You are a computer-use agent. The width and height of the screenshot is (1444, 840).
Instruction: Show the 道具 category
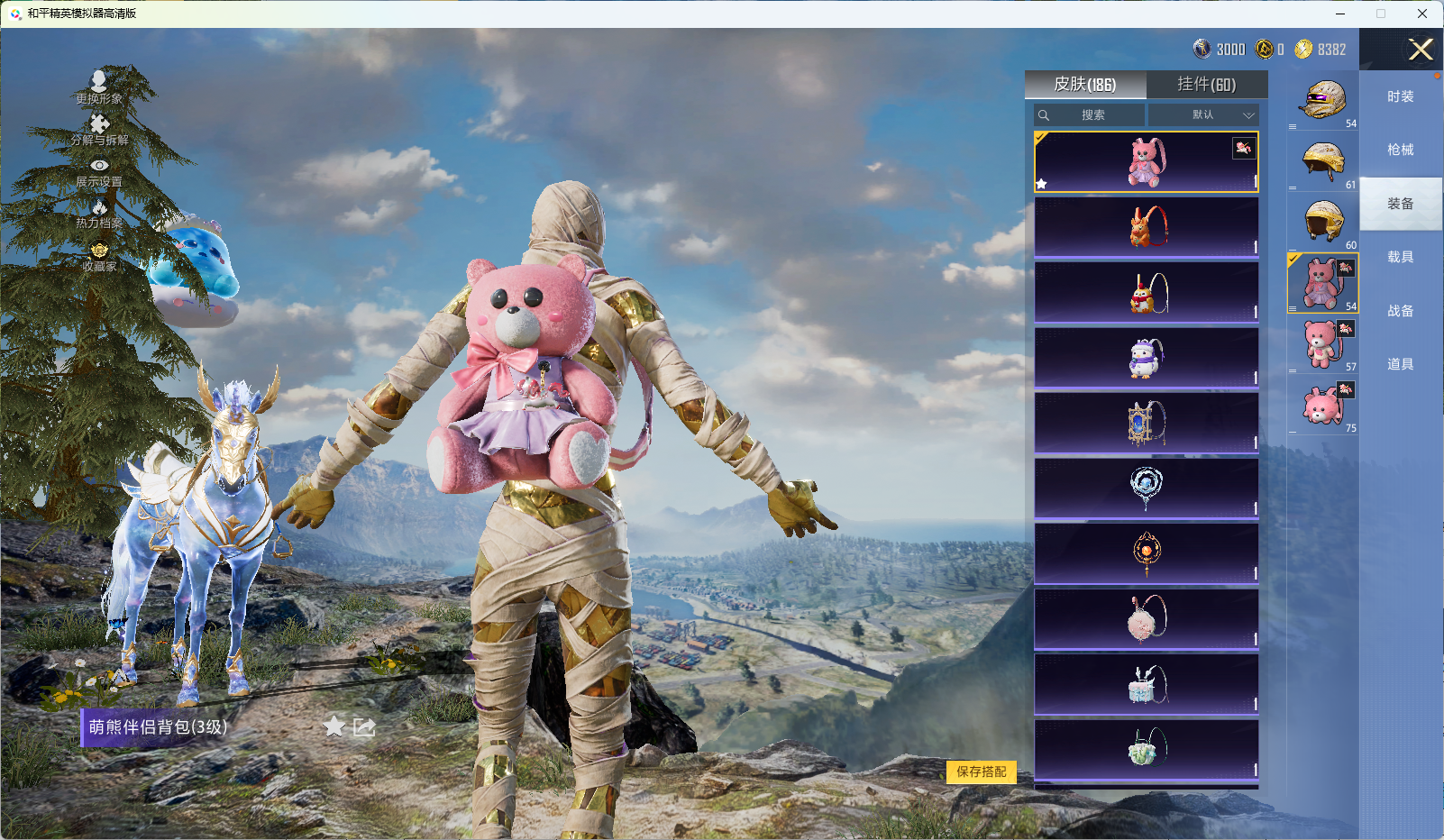click(x=1400, y=364)
